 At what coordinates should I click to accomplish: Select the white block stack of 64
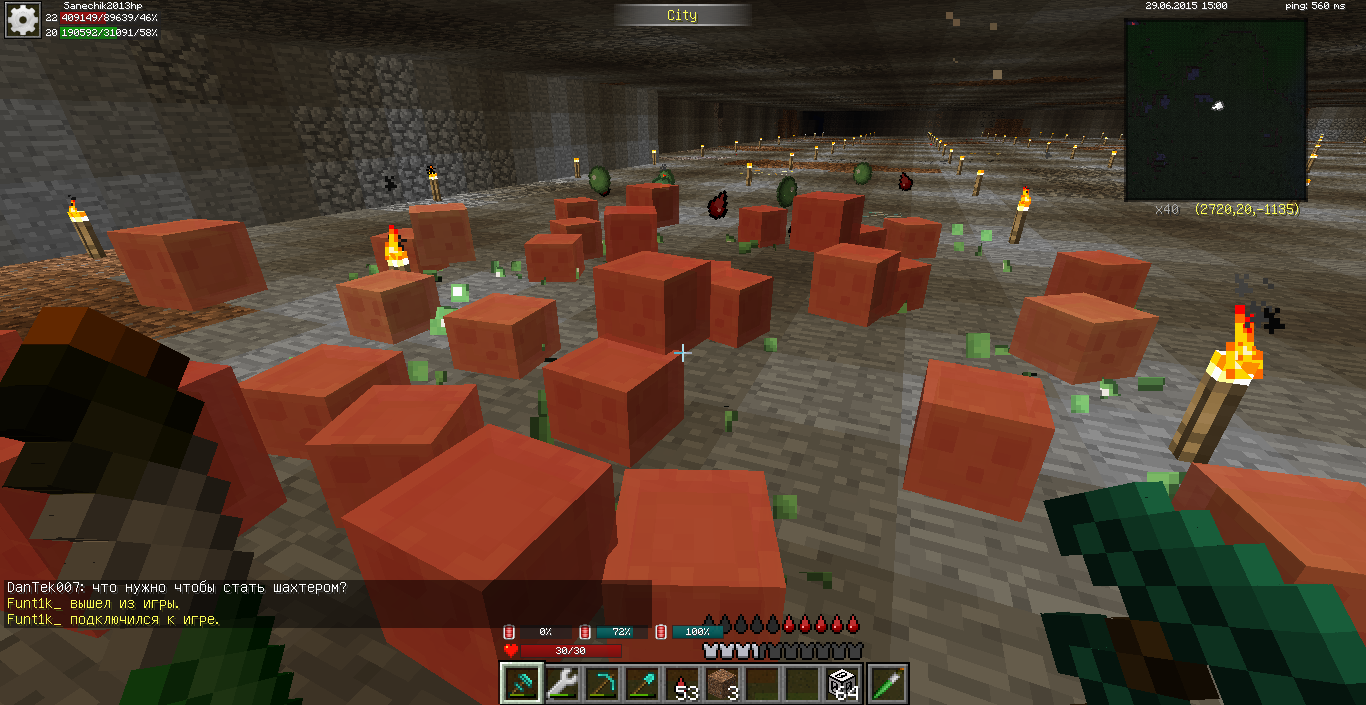click(x=842, y=684)
